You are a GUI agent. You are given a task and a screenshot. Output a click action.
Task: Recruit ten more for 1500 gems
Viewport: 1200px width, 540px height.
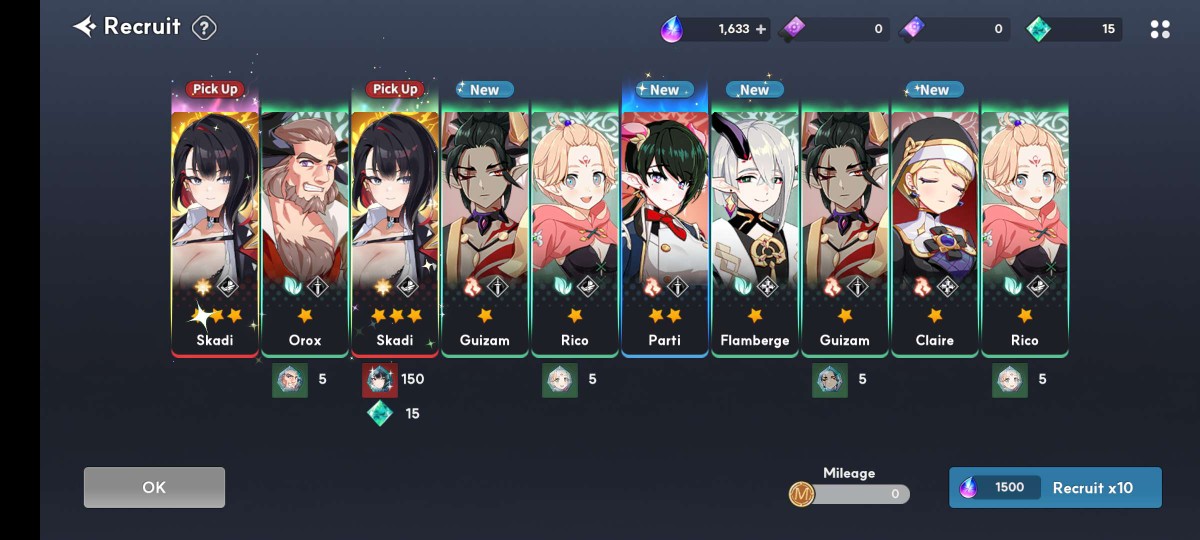(x=1055, y=487)
